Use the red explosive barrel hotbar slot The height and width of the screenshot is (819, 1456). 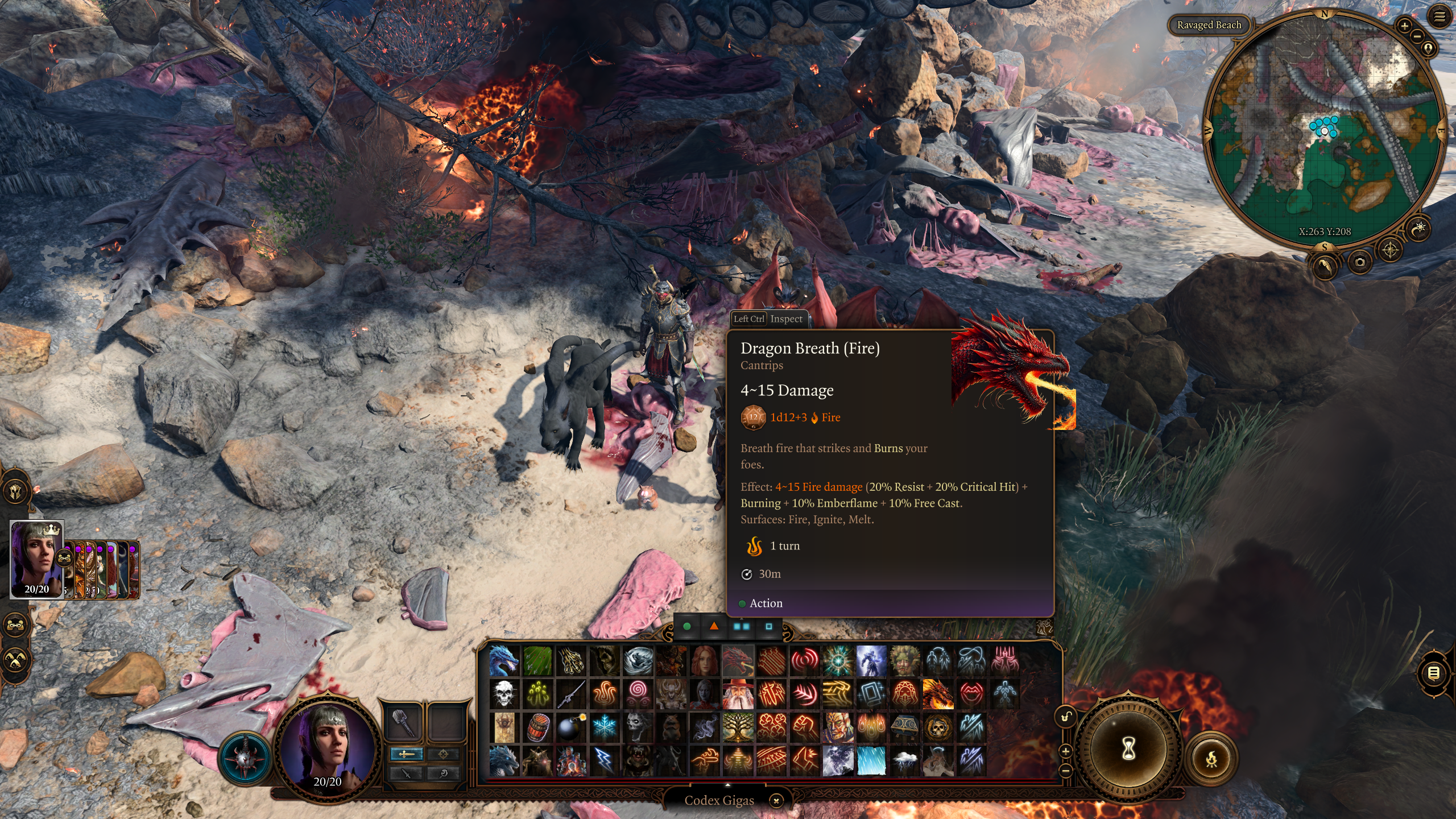point(537,727)
